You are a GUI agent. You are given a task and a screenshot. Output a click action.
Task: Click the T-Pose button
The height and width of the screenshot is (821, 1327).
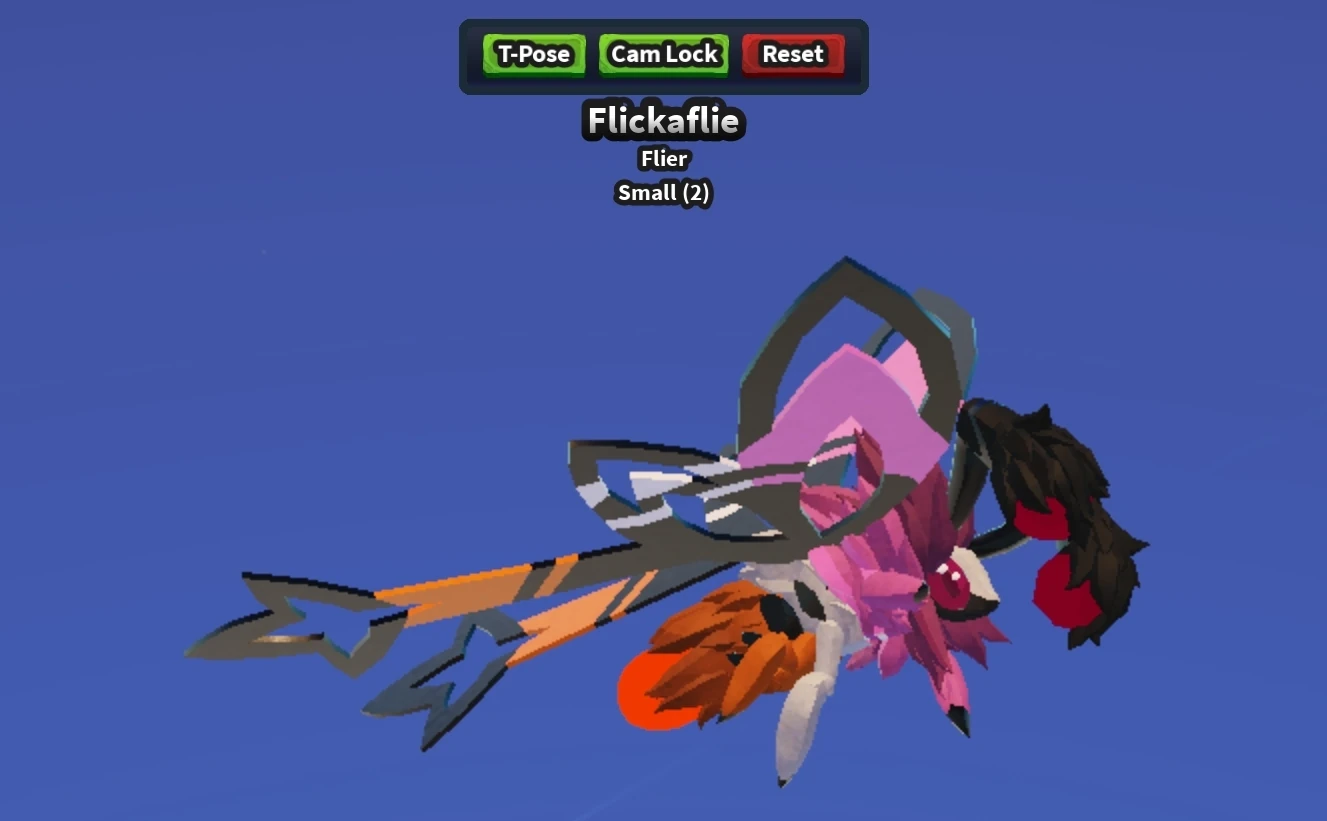(532, 55)
